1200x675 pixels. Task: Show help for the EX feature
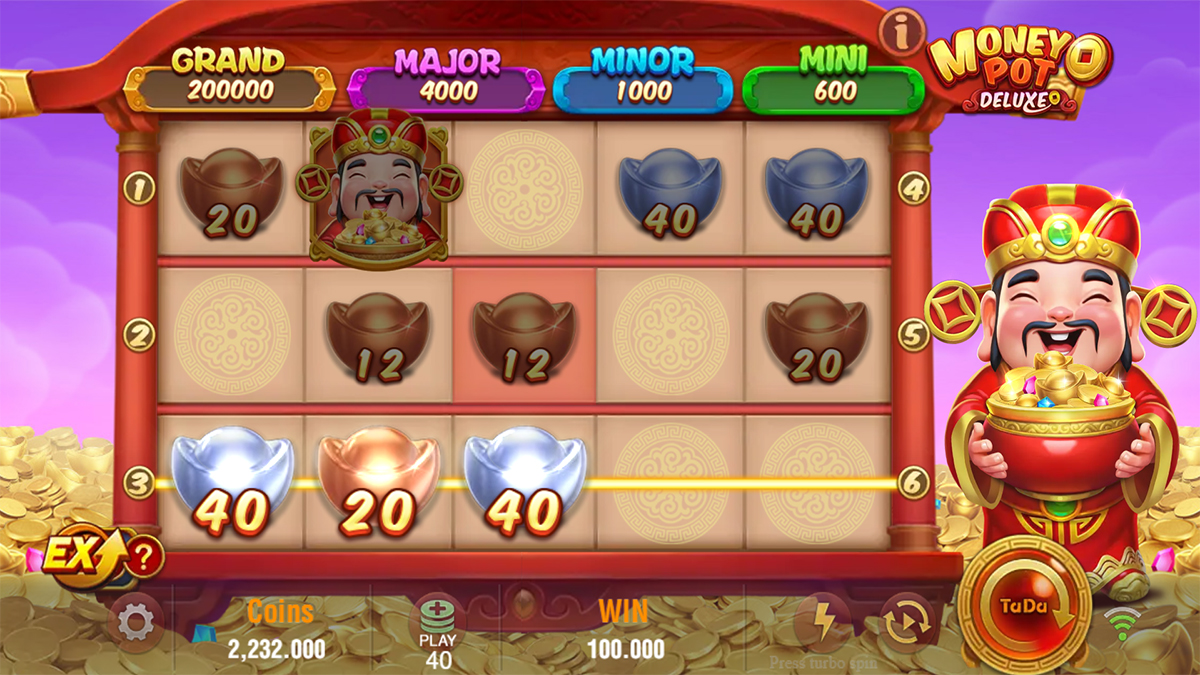(145, 556)
